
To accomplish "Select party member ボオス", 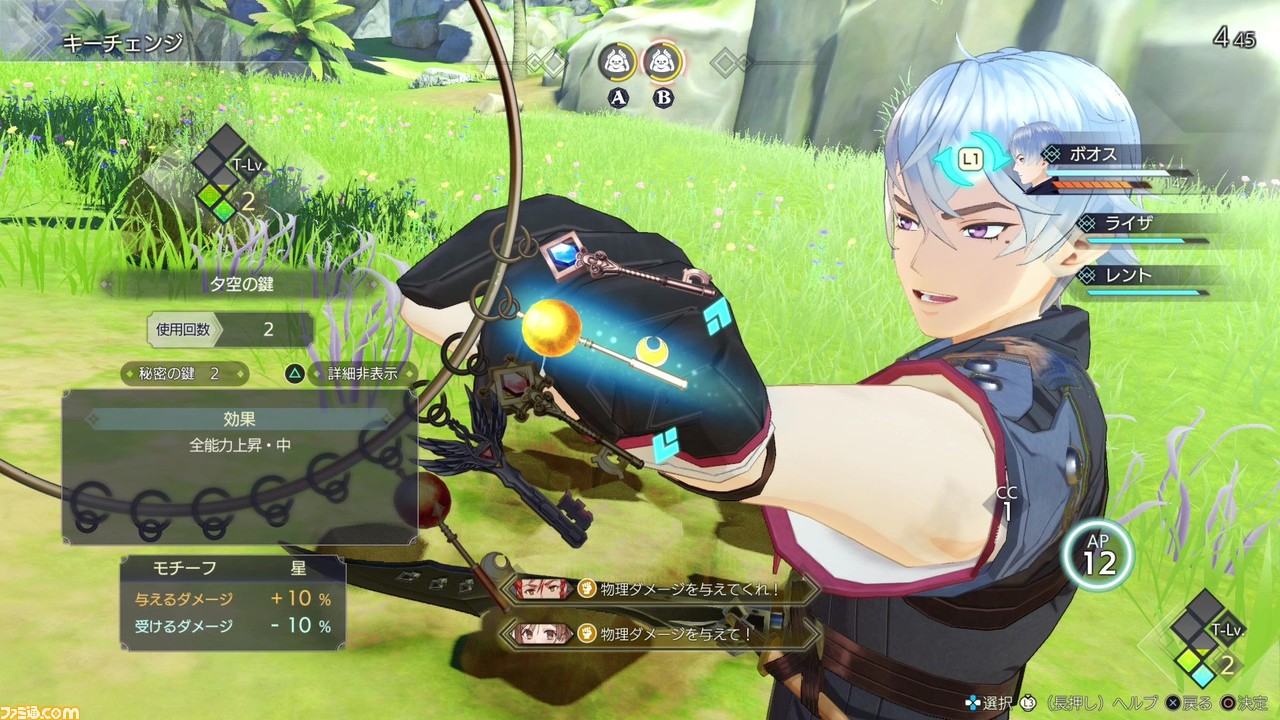I will pos(1096,155).
